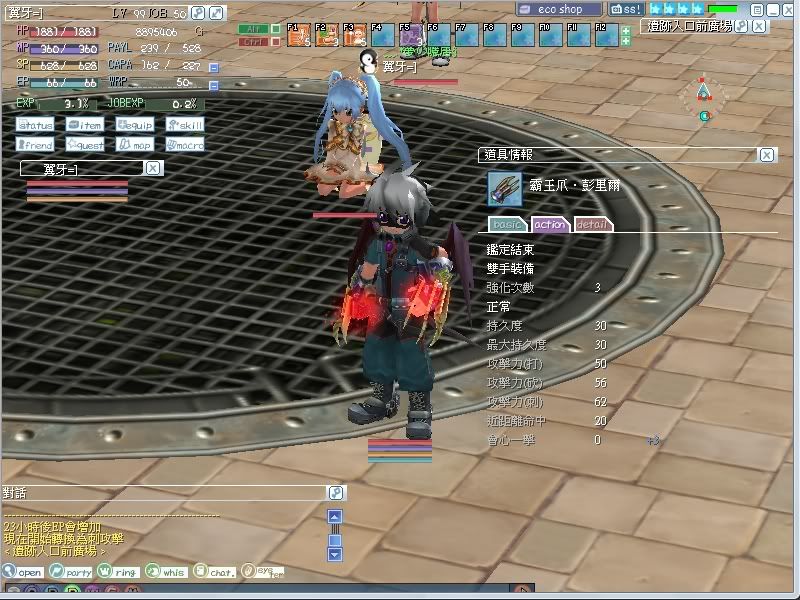Open the eco shop
Screen dimensions: 800x600
560,9
